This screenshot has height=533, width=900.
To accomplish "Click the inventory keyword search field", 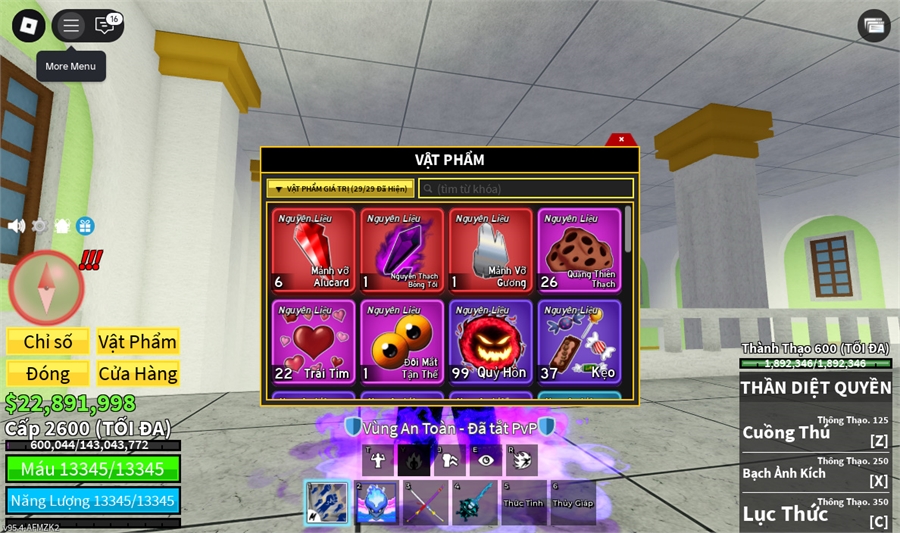I will click(x=526, y=188).
